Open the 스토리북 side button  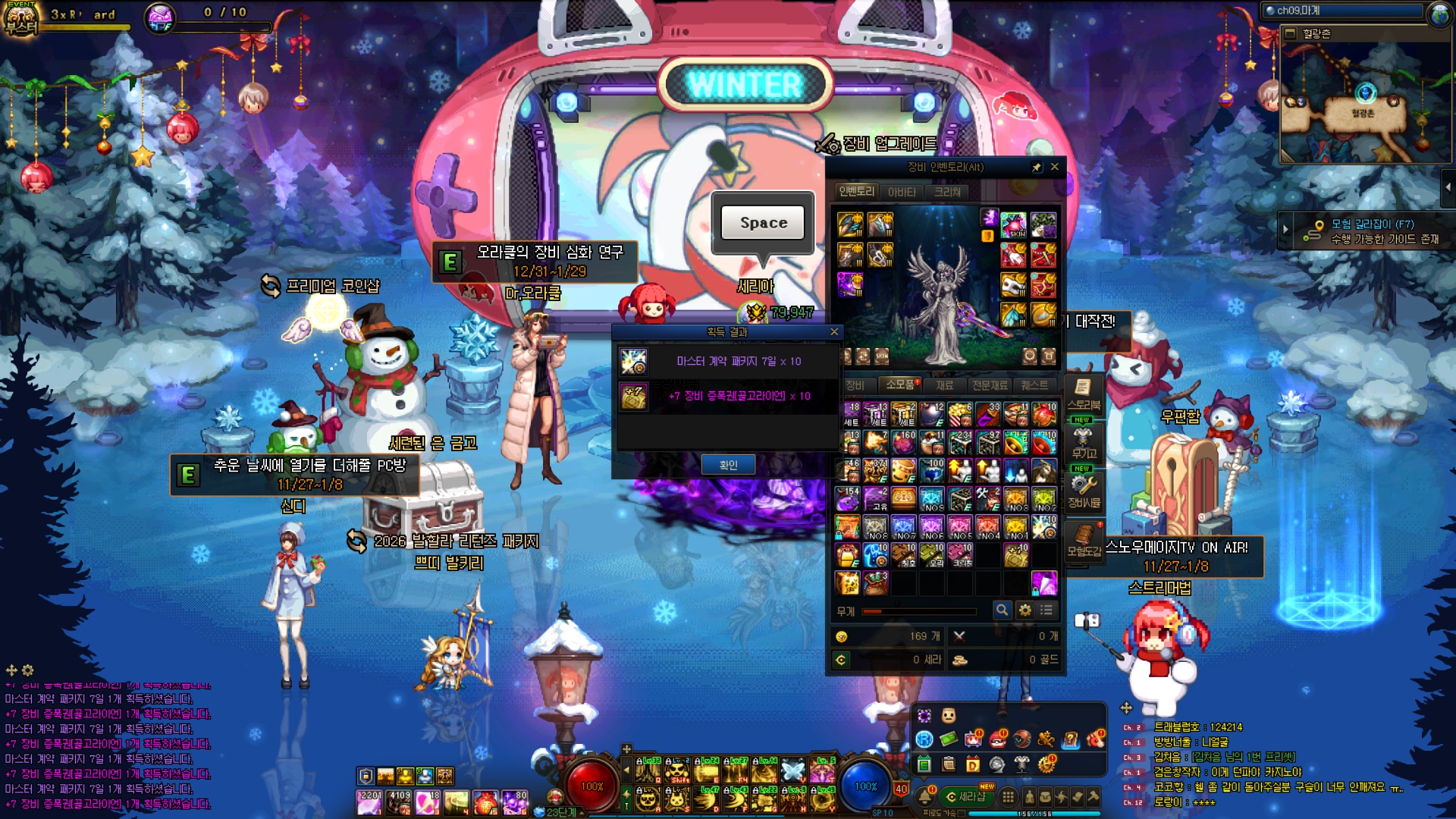(x=1083, y=394)
